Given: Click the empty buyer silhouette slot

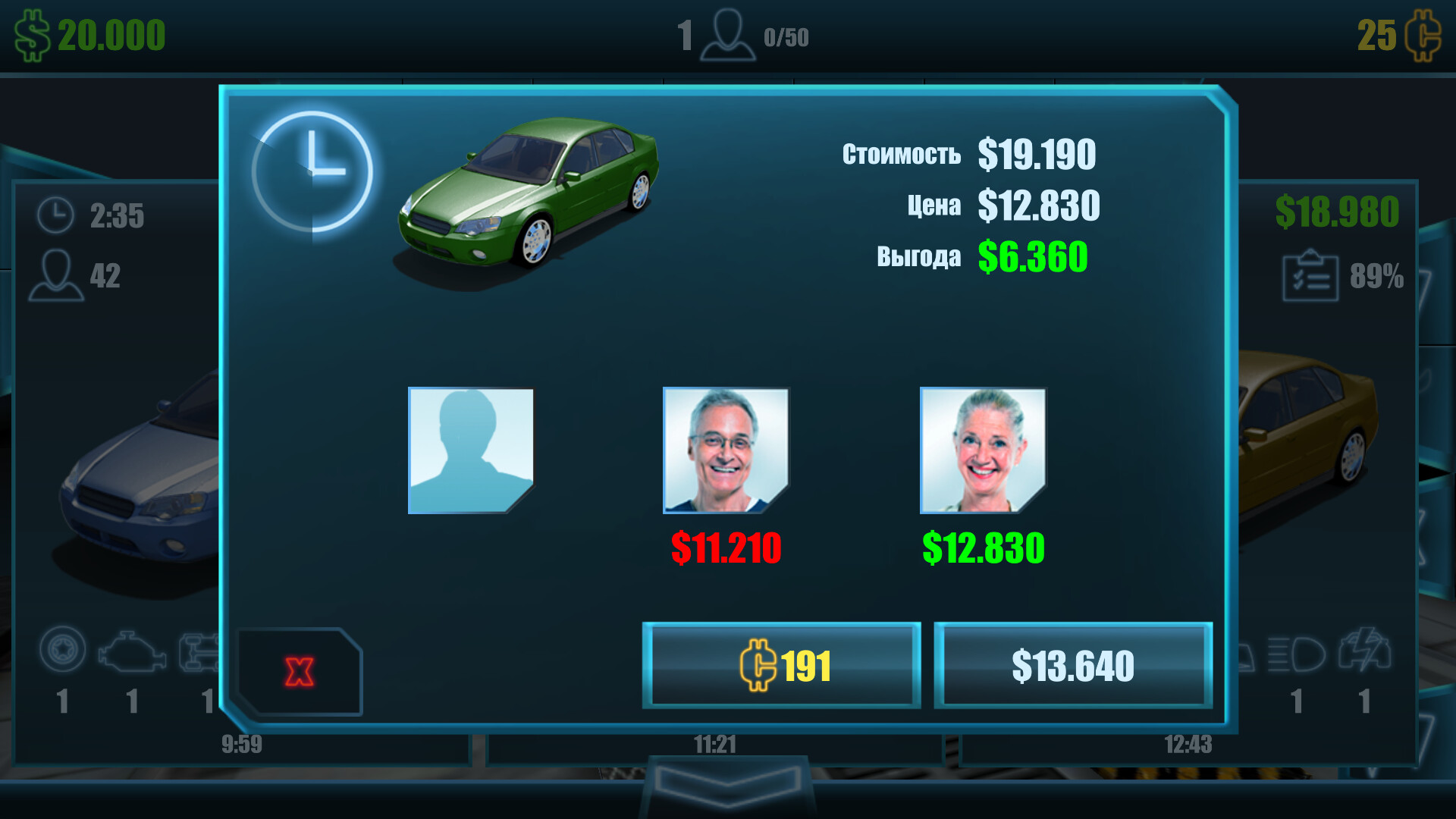Looking at the screenshot, I should click(472, 449).
